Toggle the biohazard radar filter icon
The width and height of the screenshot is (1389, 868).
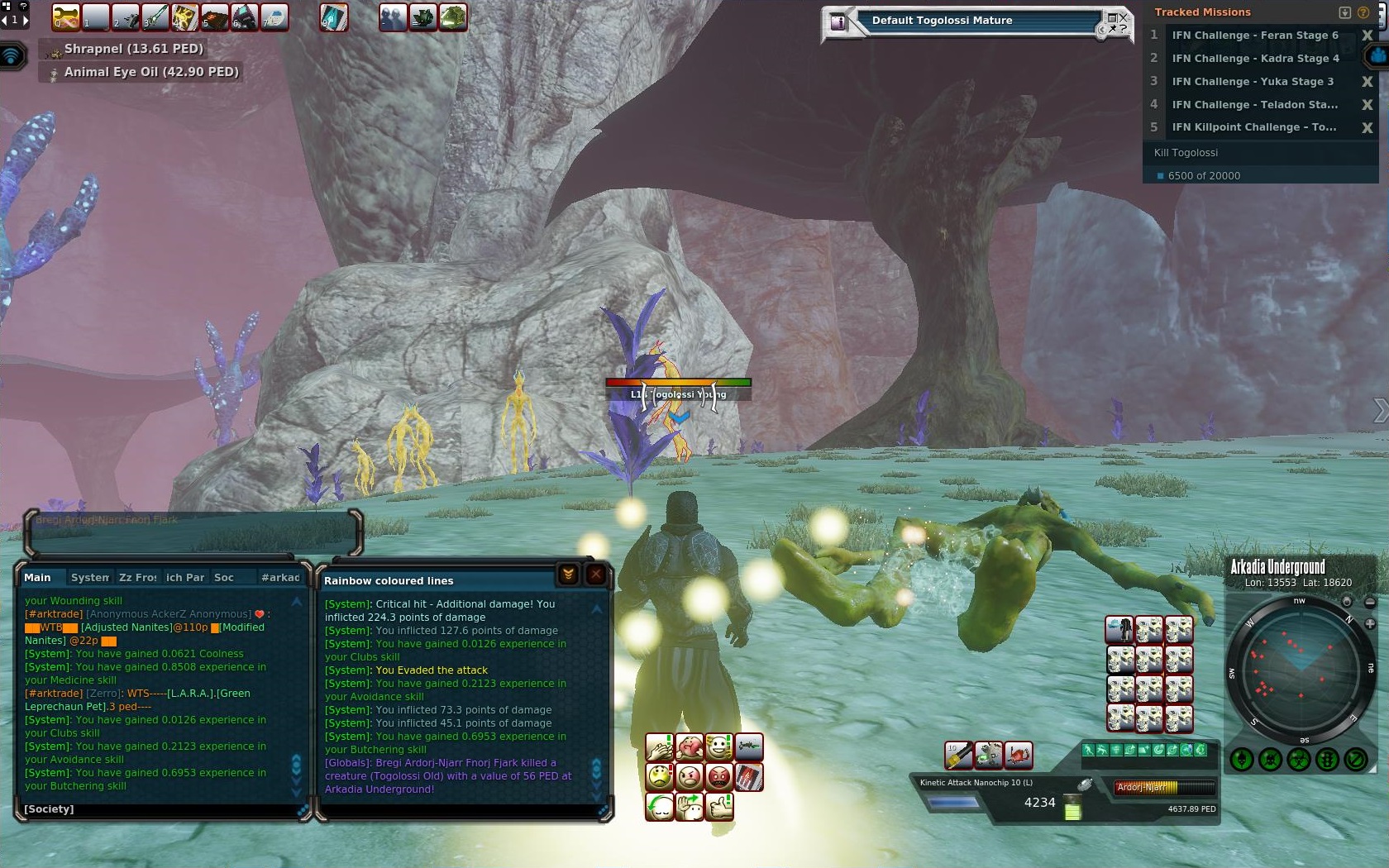pyautogui.click(x=1299, y=759)
